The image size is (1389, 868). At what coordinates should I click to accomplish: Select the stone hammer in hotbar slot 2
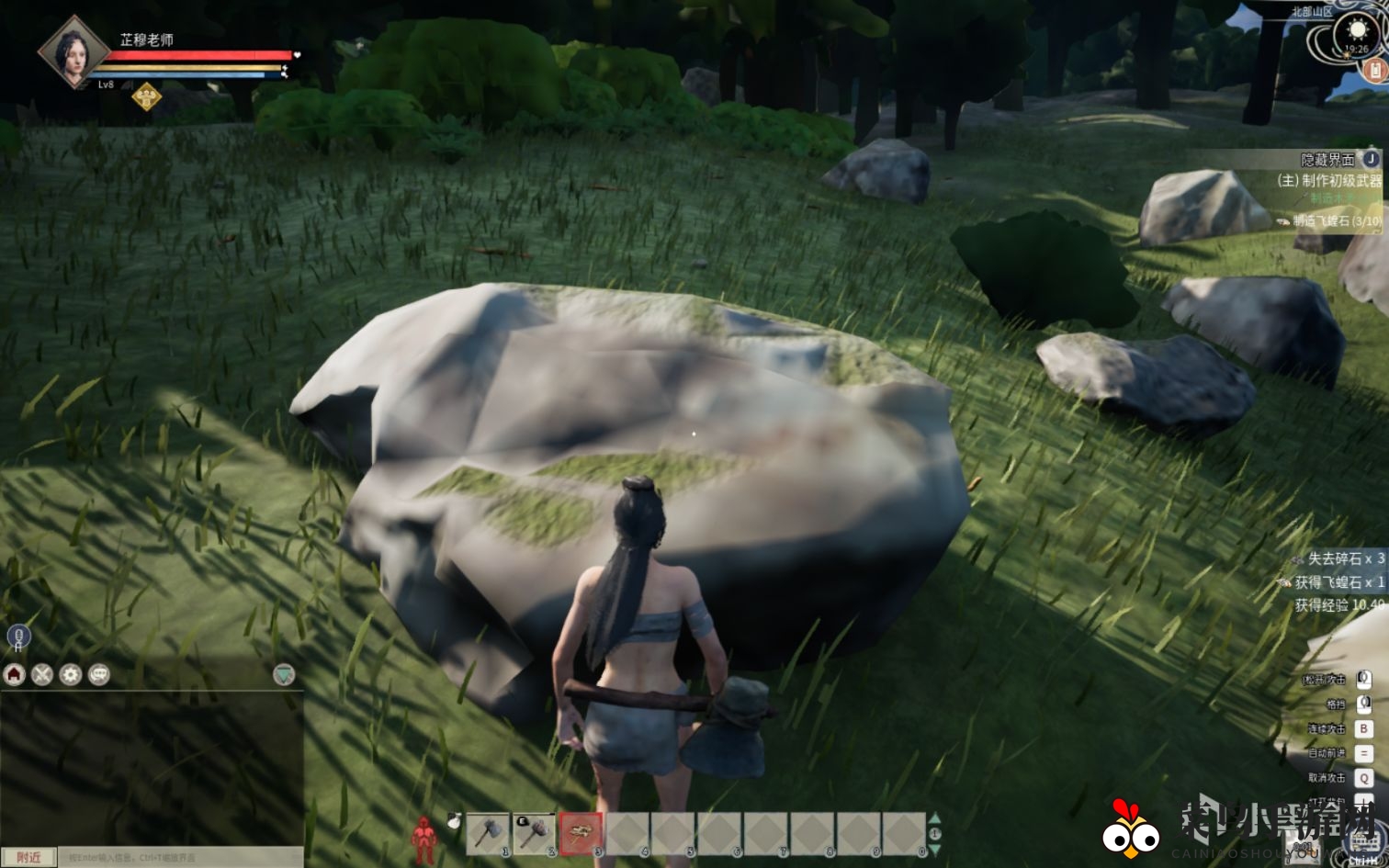point(534,833)
